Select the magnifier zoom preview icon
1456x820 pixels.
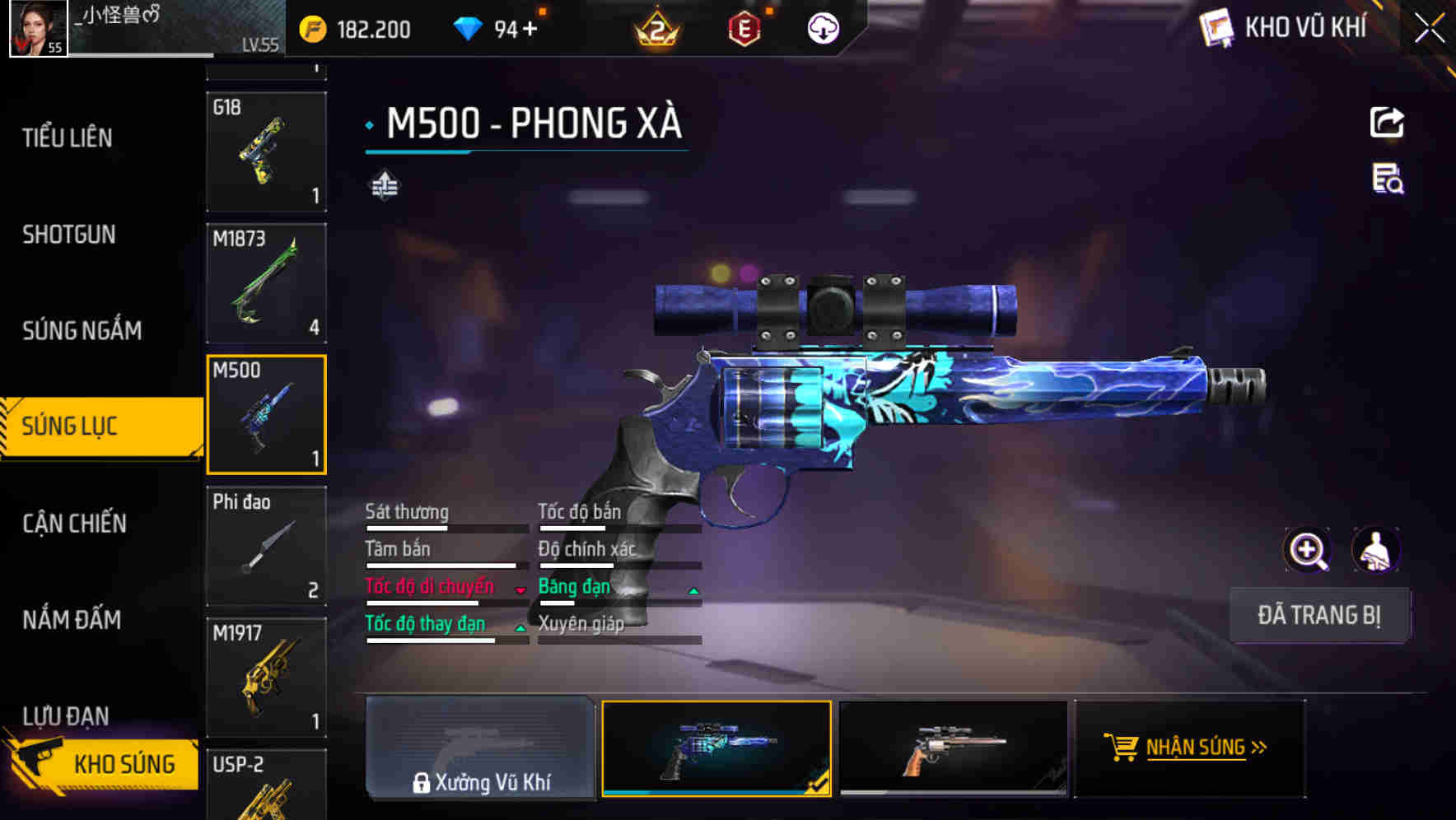[1308, 549]
